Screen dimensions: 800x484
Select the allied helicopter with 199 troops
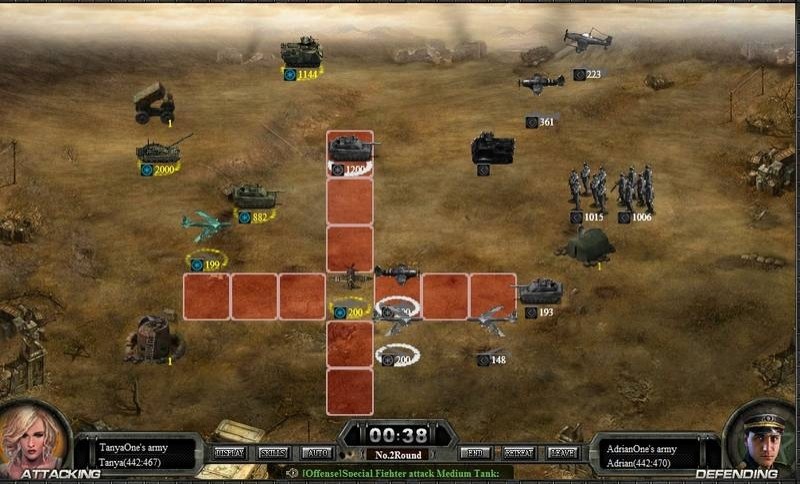pyautogui.click(x=206, y=227)
